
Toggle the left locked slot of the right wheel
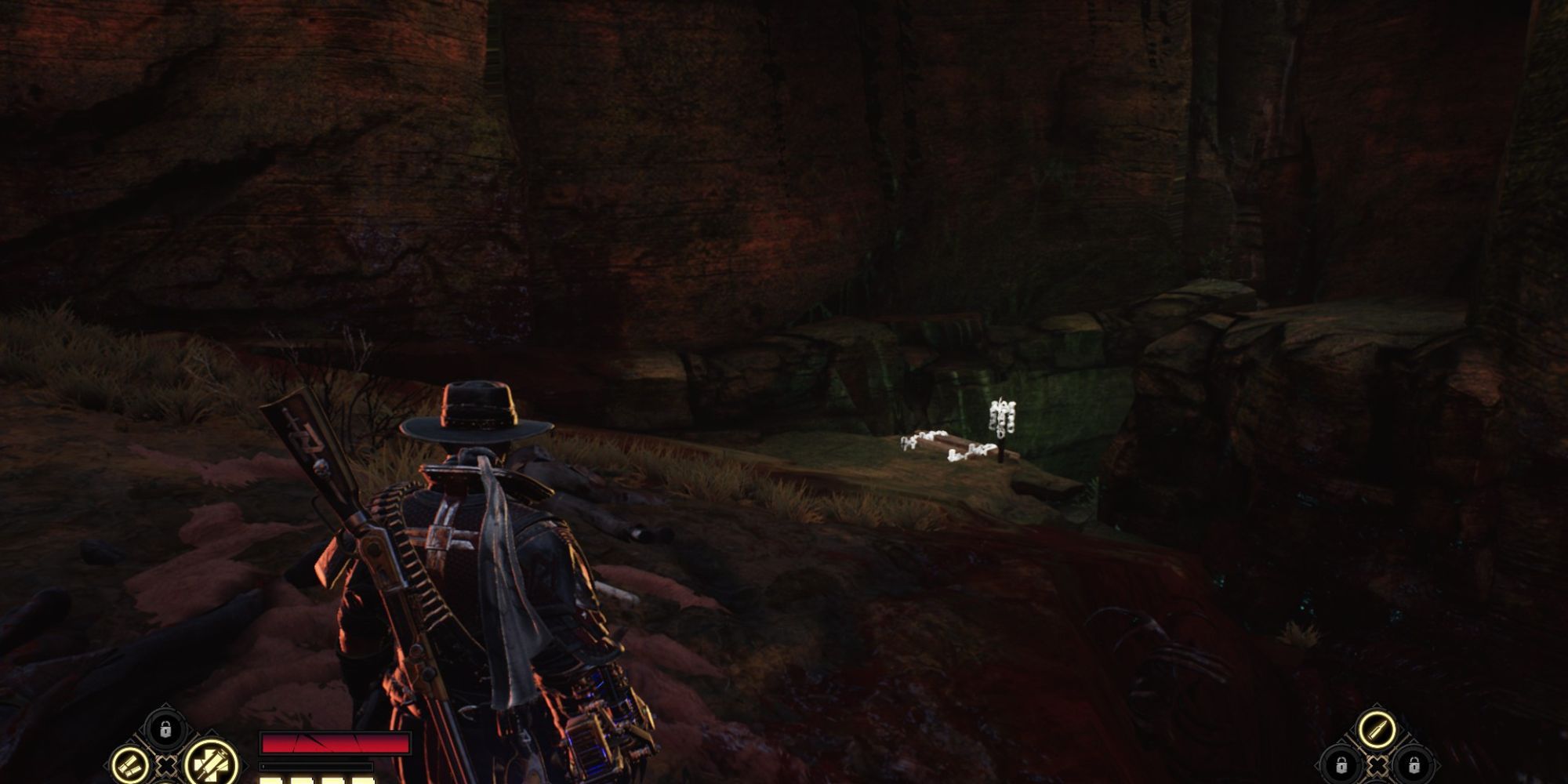1341,766
